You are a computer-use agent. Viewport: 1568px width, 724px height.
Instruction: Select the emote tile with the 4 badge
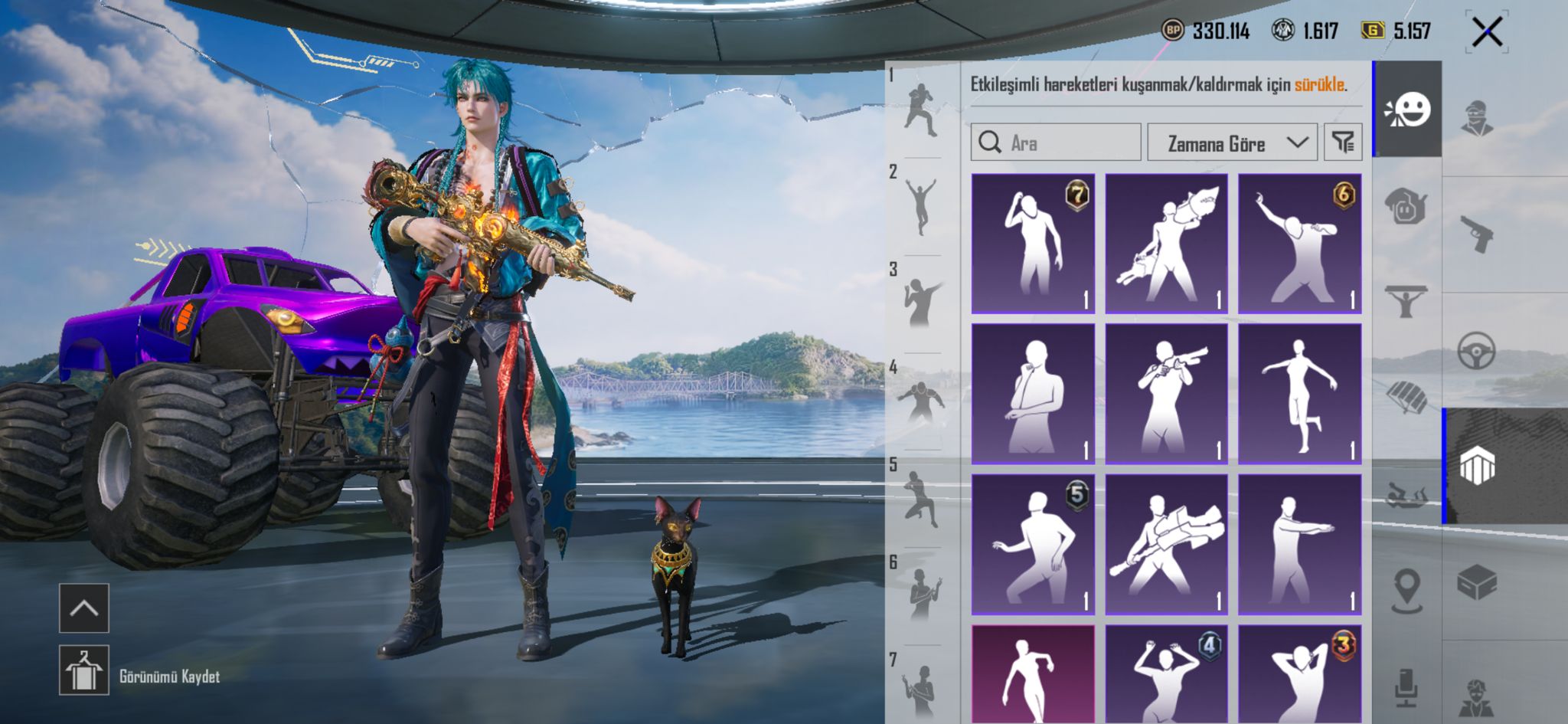1166,674
